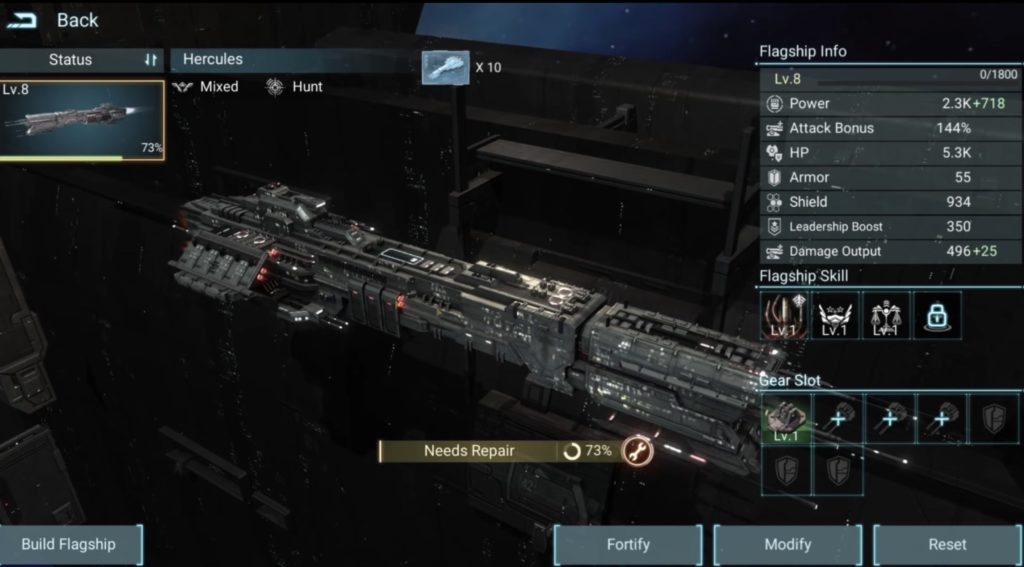View the balance scales flagship skill
Image resolution: width=1024 pixels, height=567 pixels.
click(886, 316)
